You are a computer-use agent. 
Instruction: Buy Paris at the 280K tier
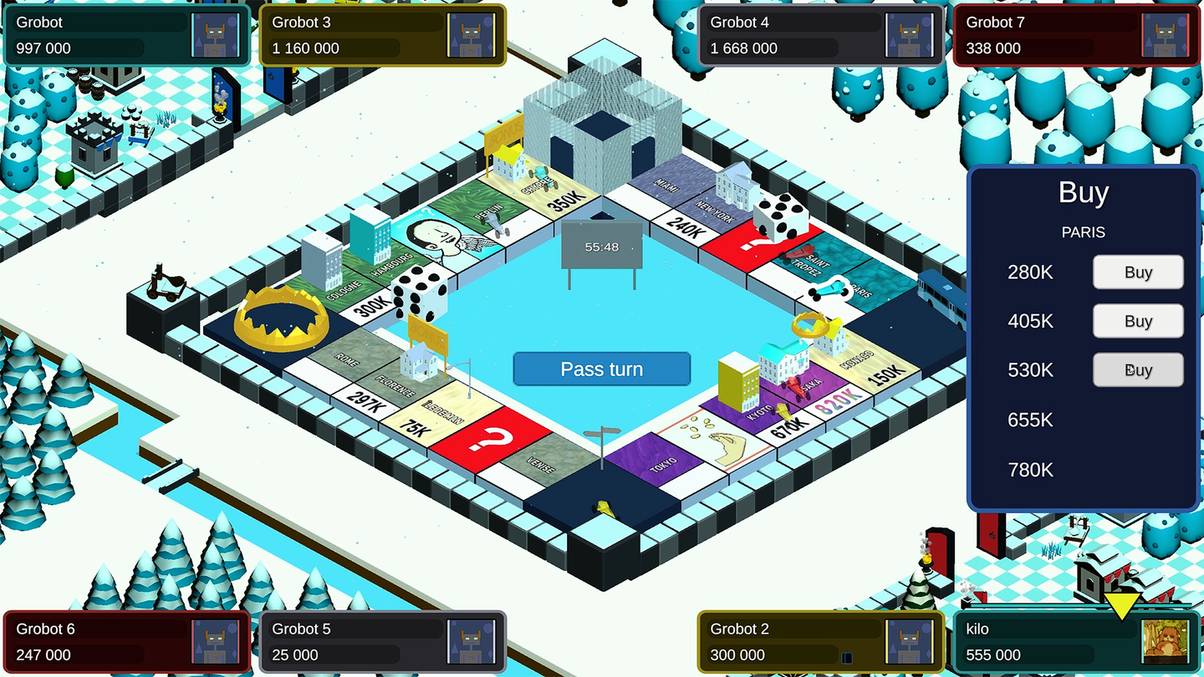[x=1138, y=272]
